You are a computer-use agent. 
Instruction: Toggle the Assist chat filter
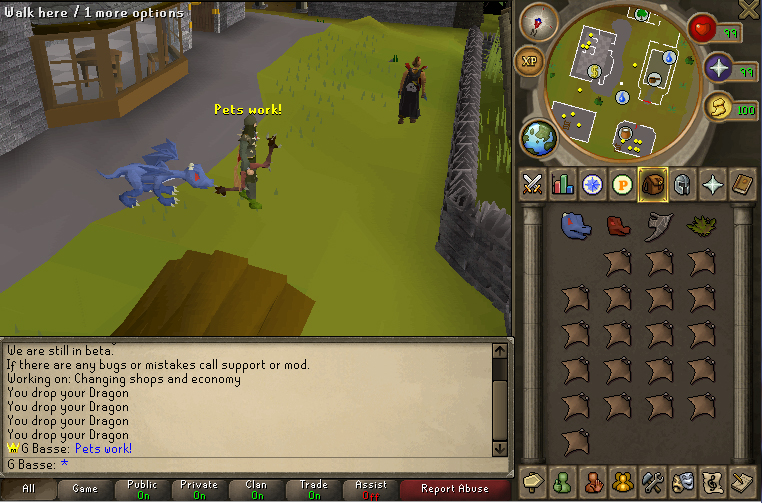coord(370,489)
